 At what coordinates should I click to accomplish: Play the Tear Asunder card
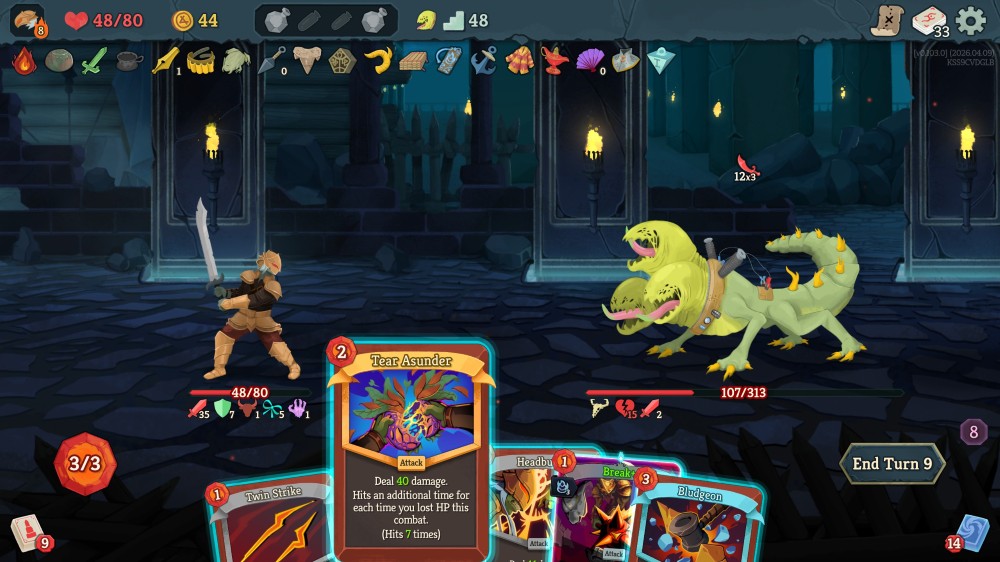pyautogui.click(x=410, y=450)
